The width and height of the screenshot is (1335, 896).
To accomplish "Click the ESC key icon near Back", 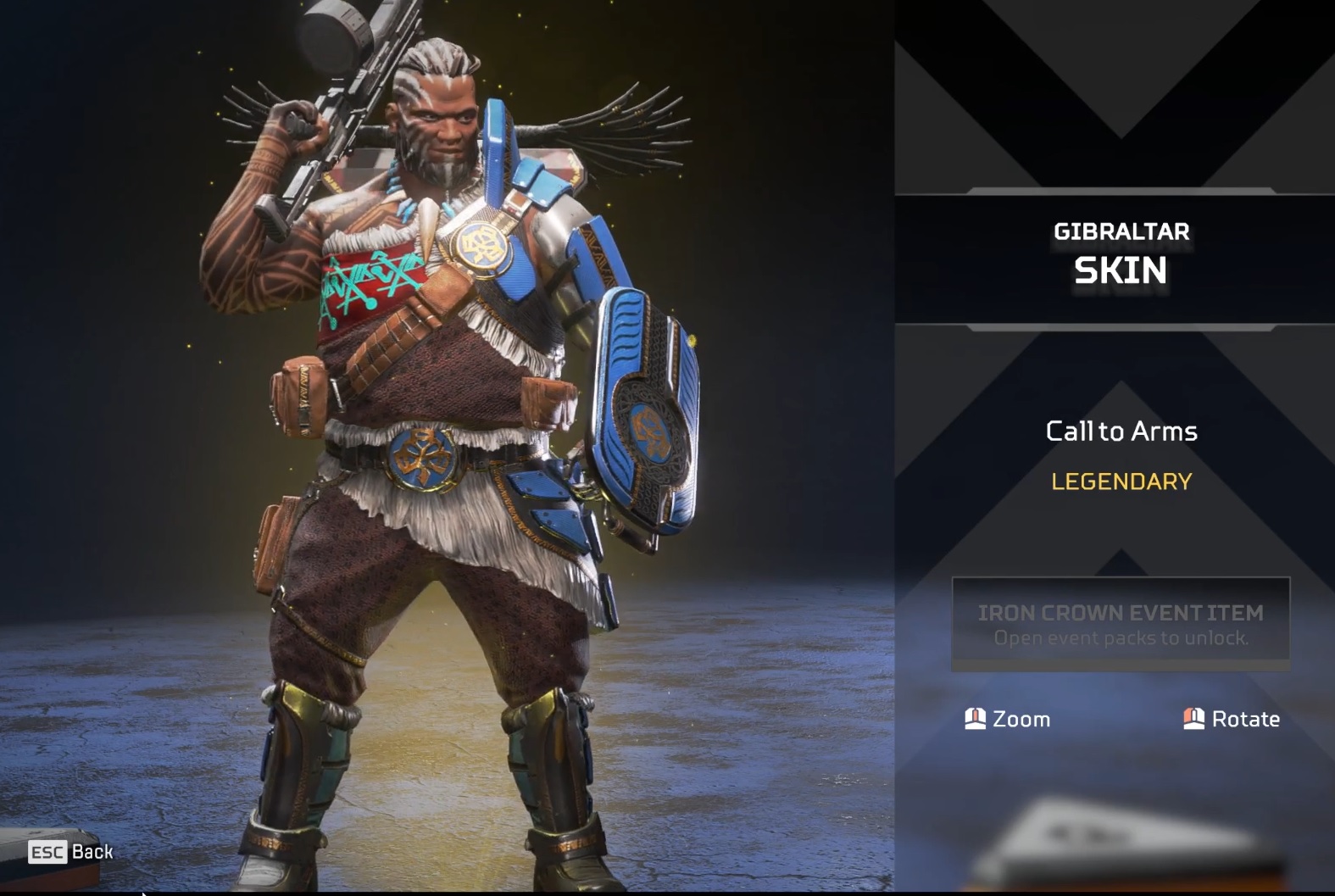I will 47,852.
